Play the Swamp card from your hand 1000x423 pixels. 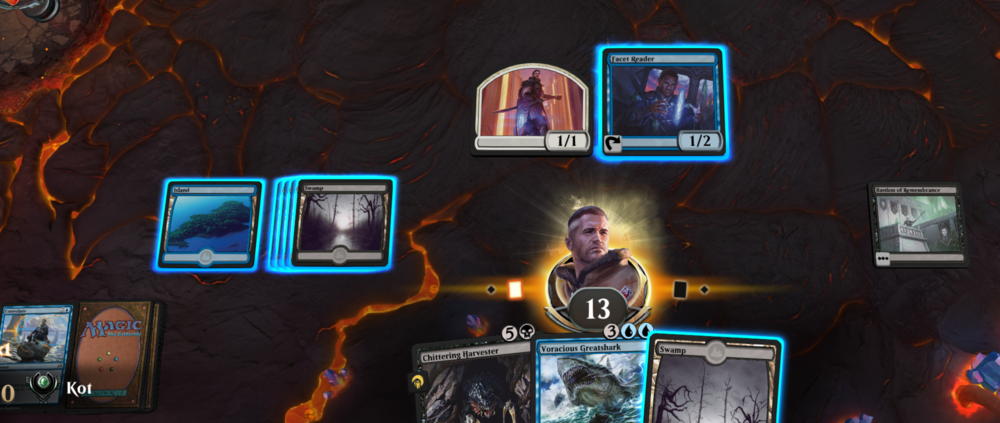pos(714,383)
